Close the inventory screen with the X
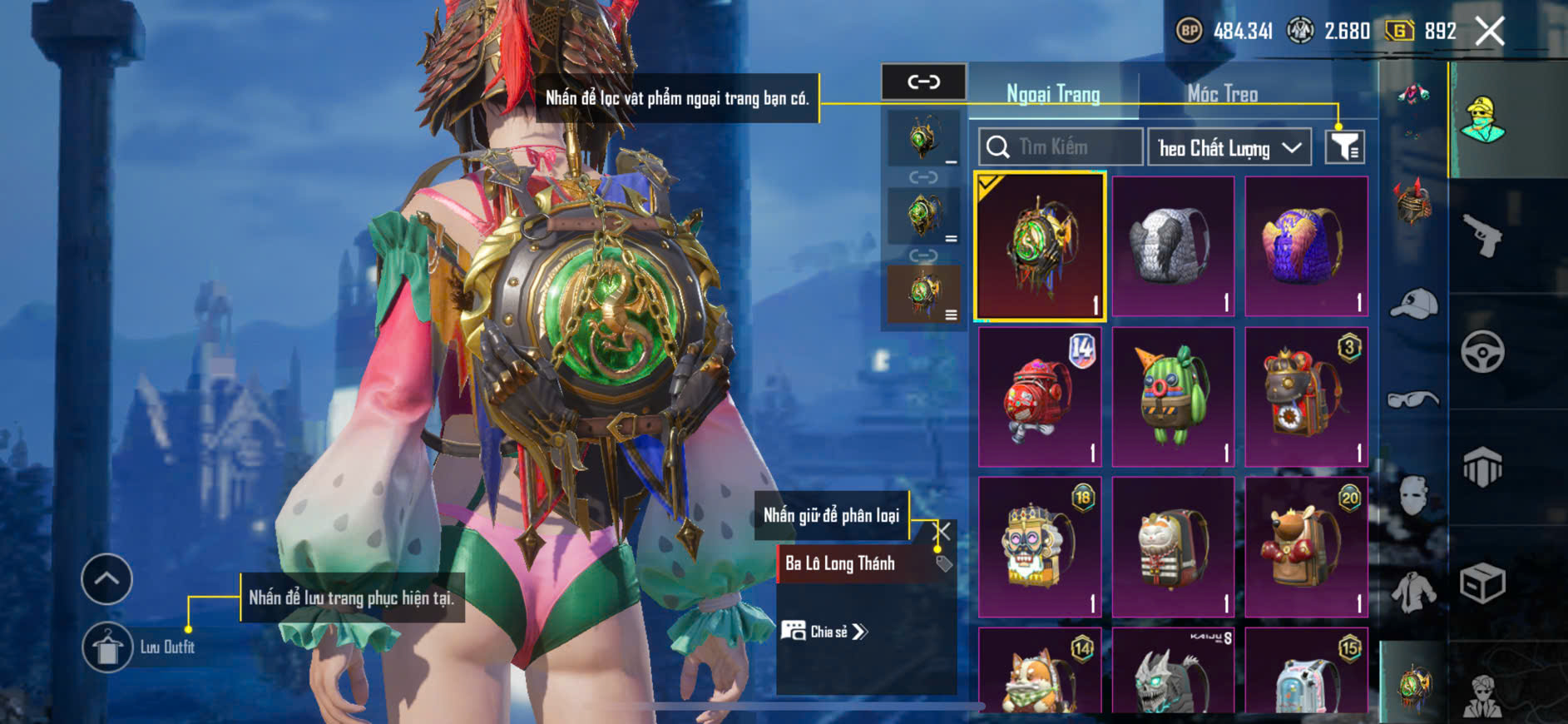Image resolution: width=1568 pixels, height=724 pixels. (x=1489, y=32)
